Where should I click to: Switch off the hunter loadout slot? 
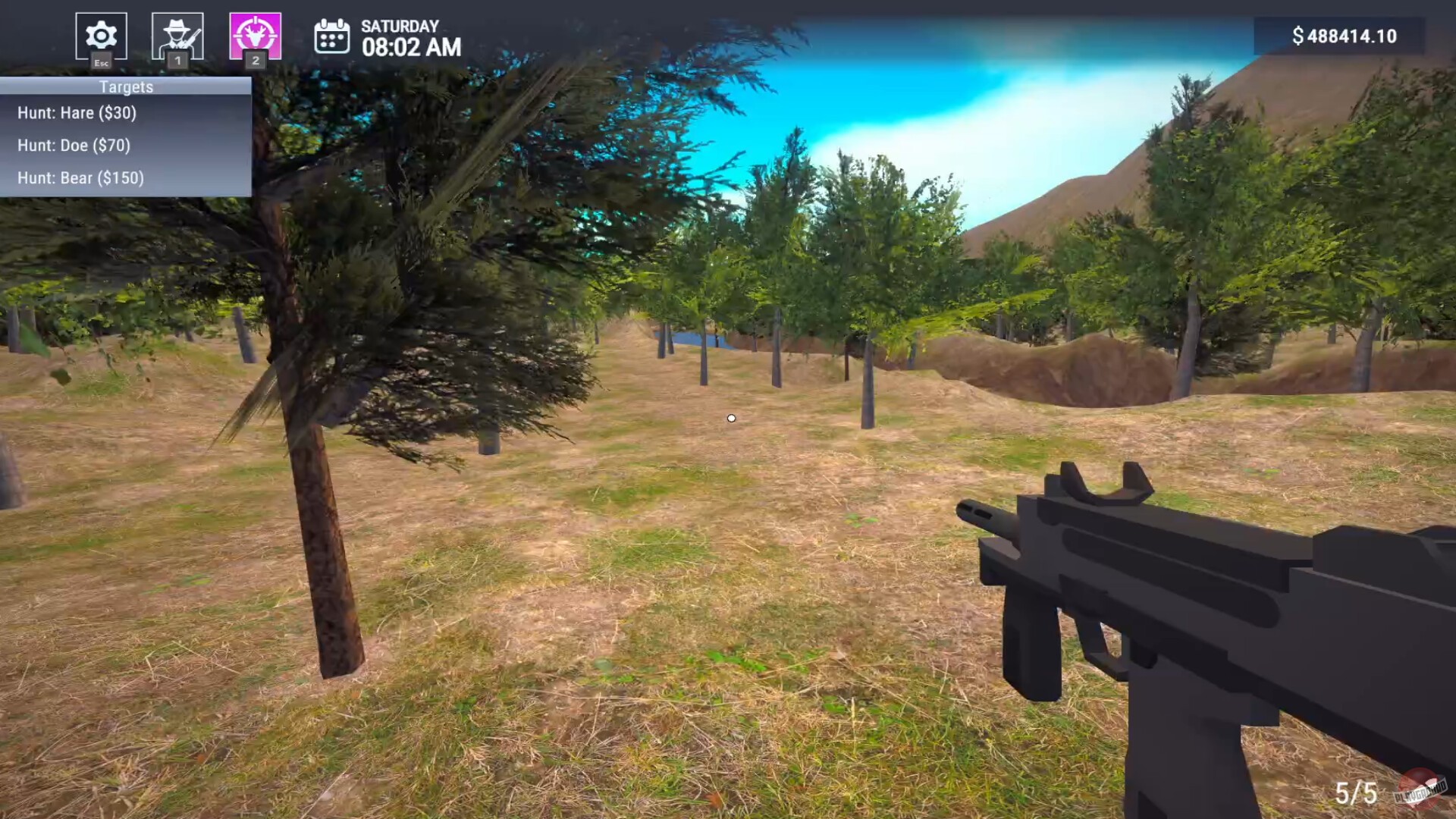click(x=178, y=36)
